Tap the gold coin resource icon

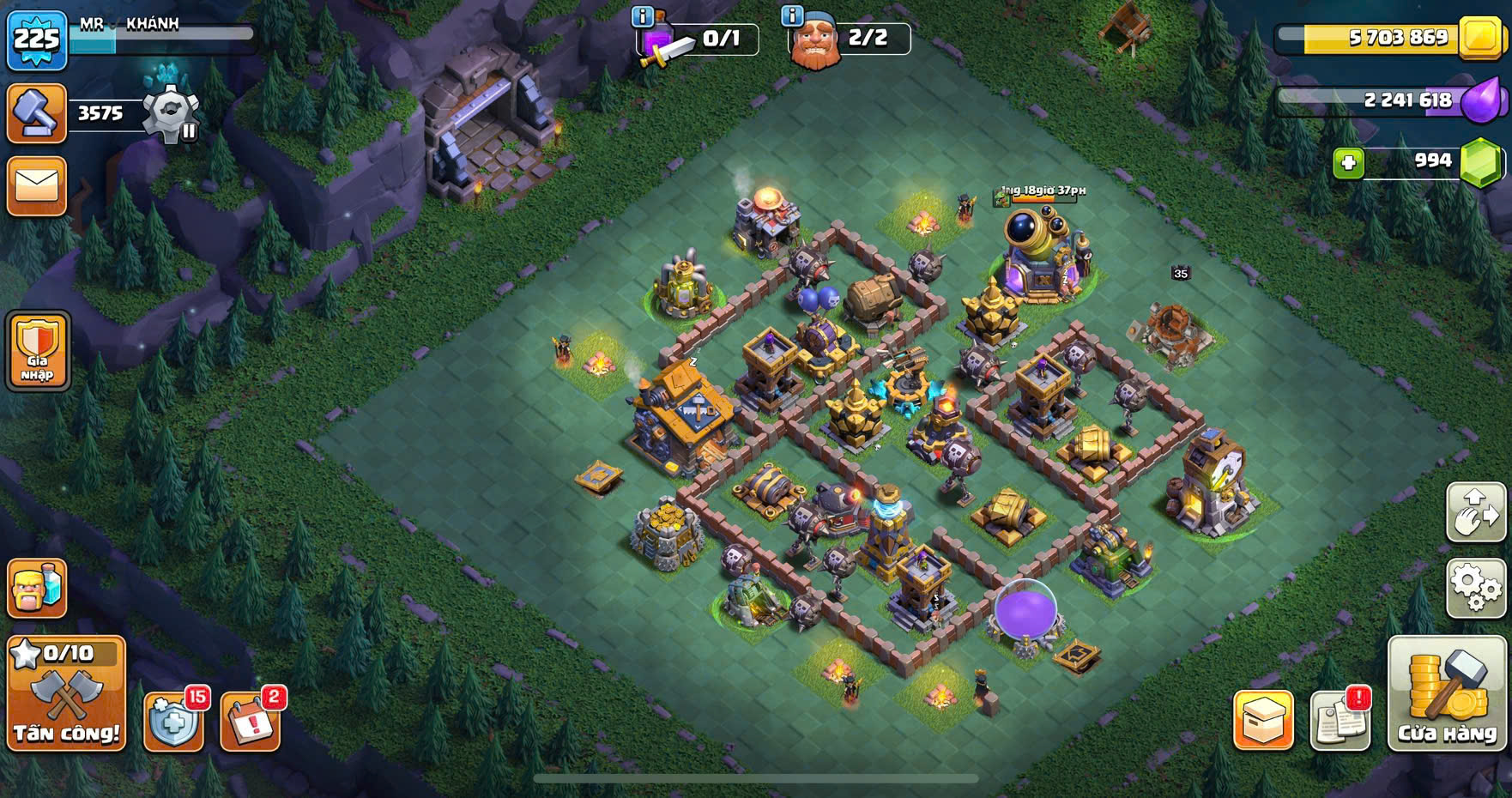click(1479, 38)
